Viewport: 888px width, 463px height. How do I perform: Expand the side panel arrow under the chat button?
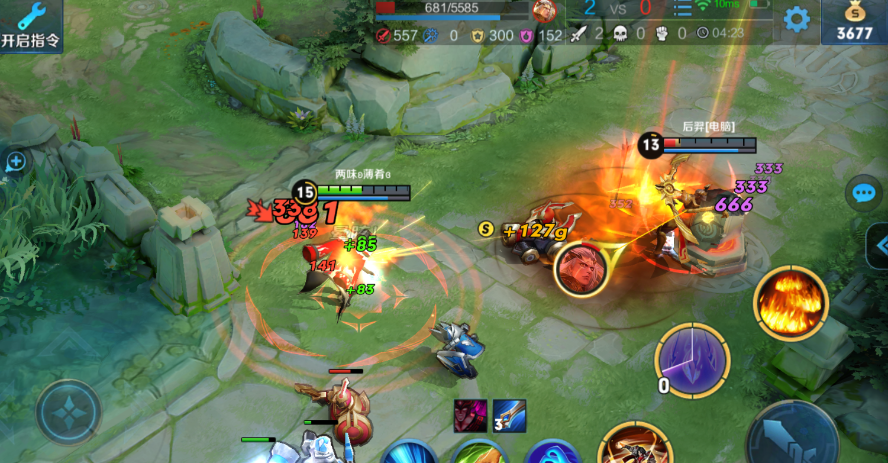pos(879,244)
